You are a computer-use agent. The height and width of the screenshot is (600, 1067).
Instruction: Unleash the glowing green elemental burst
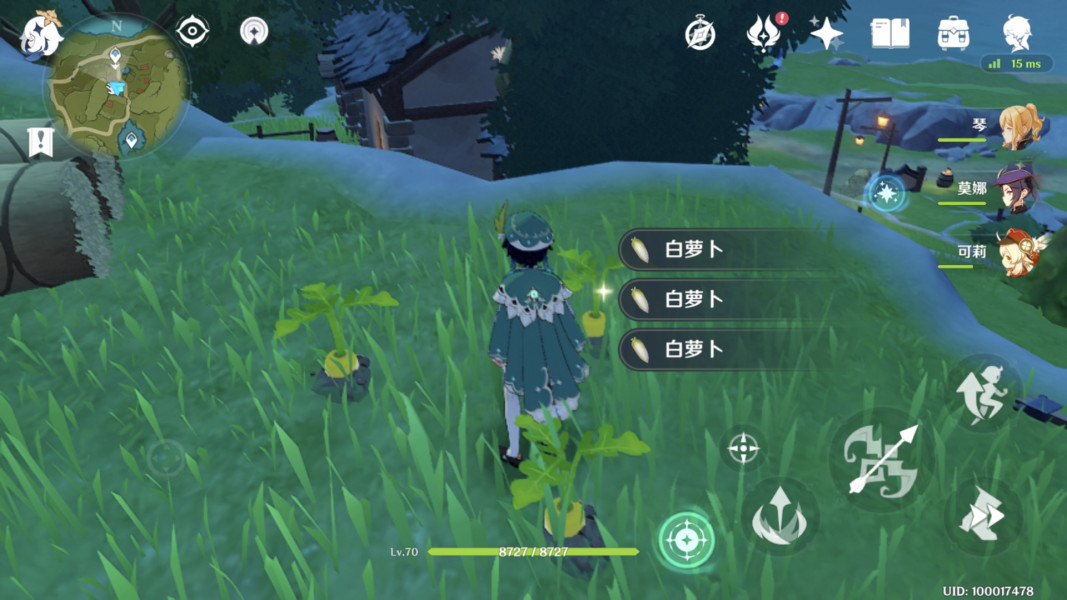(686, 541)
